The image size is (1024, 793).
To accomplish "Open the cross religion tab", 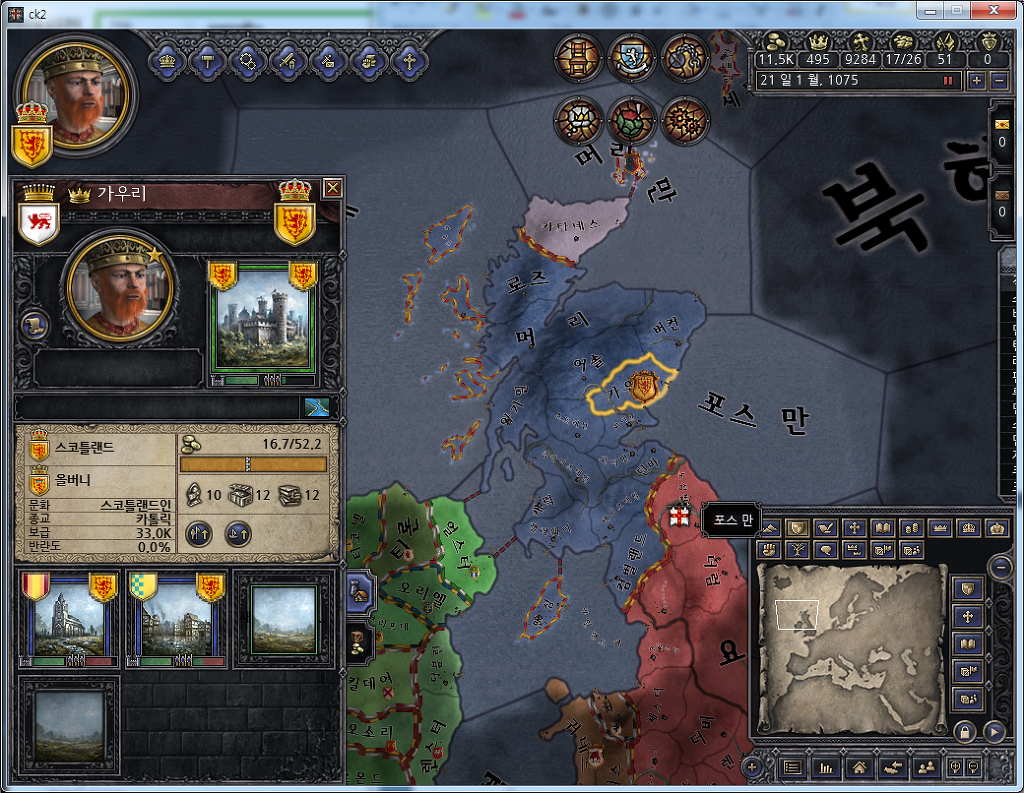I will [407, 60].
